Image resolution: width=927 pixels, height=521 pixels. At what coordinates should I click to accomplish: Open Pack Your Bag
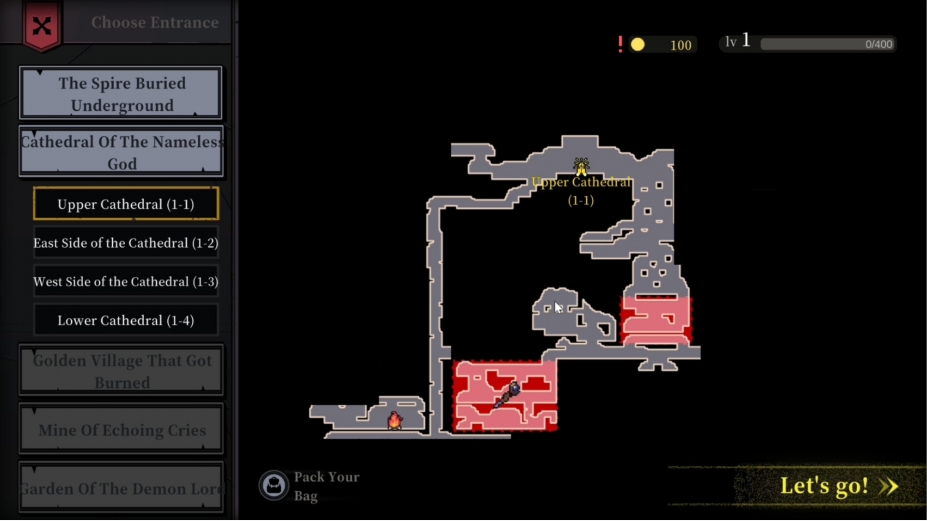point(274,486)
